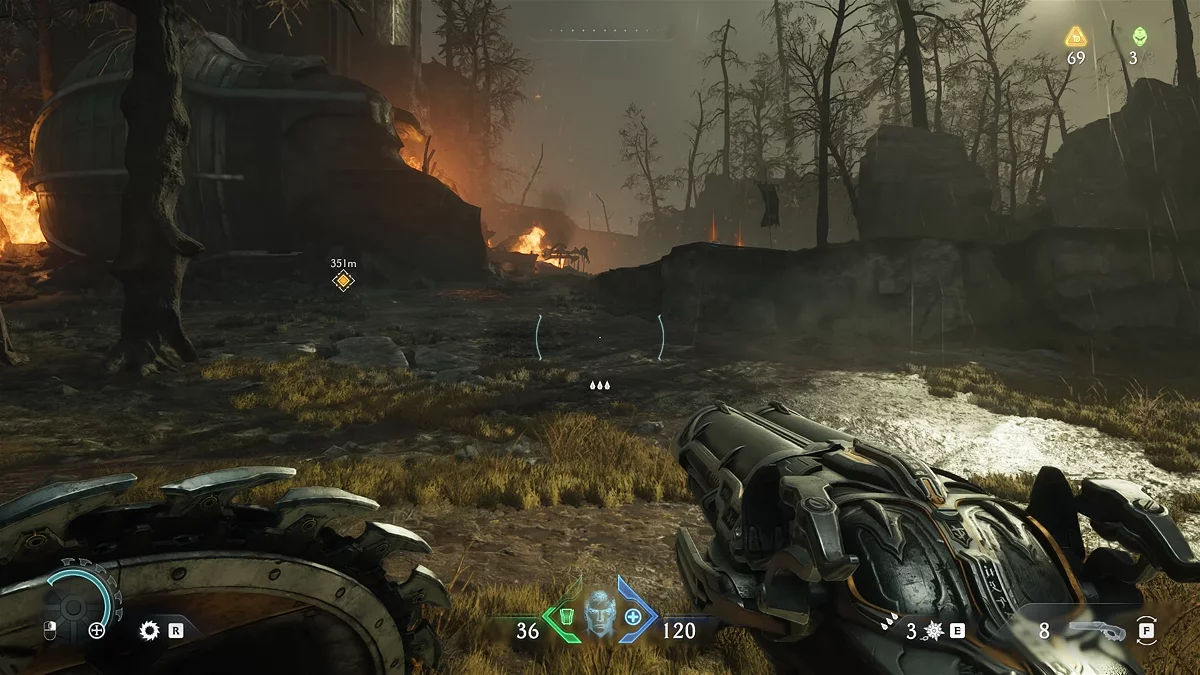Click the green Slayer helmet lives icon

(x=1138, y=37)
